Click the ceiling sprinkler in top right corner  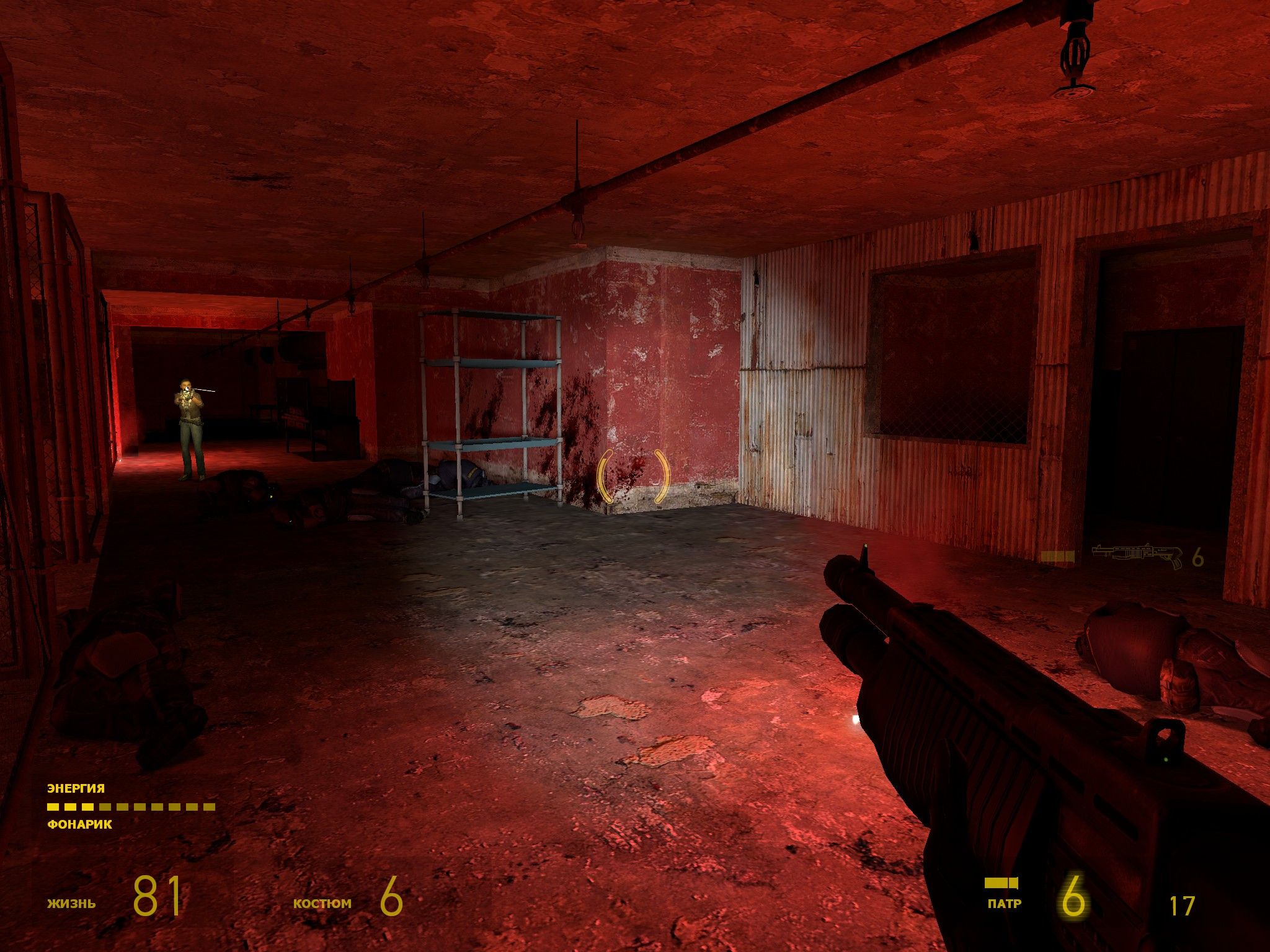pyautogui.click(x=1075, y=53)
